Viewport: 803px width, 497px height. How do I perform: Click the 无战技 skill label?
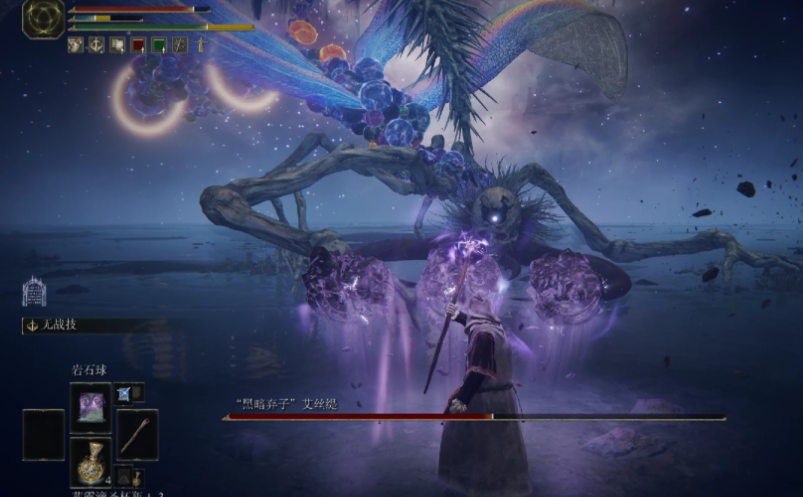point(52,326)
